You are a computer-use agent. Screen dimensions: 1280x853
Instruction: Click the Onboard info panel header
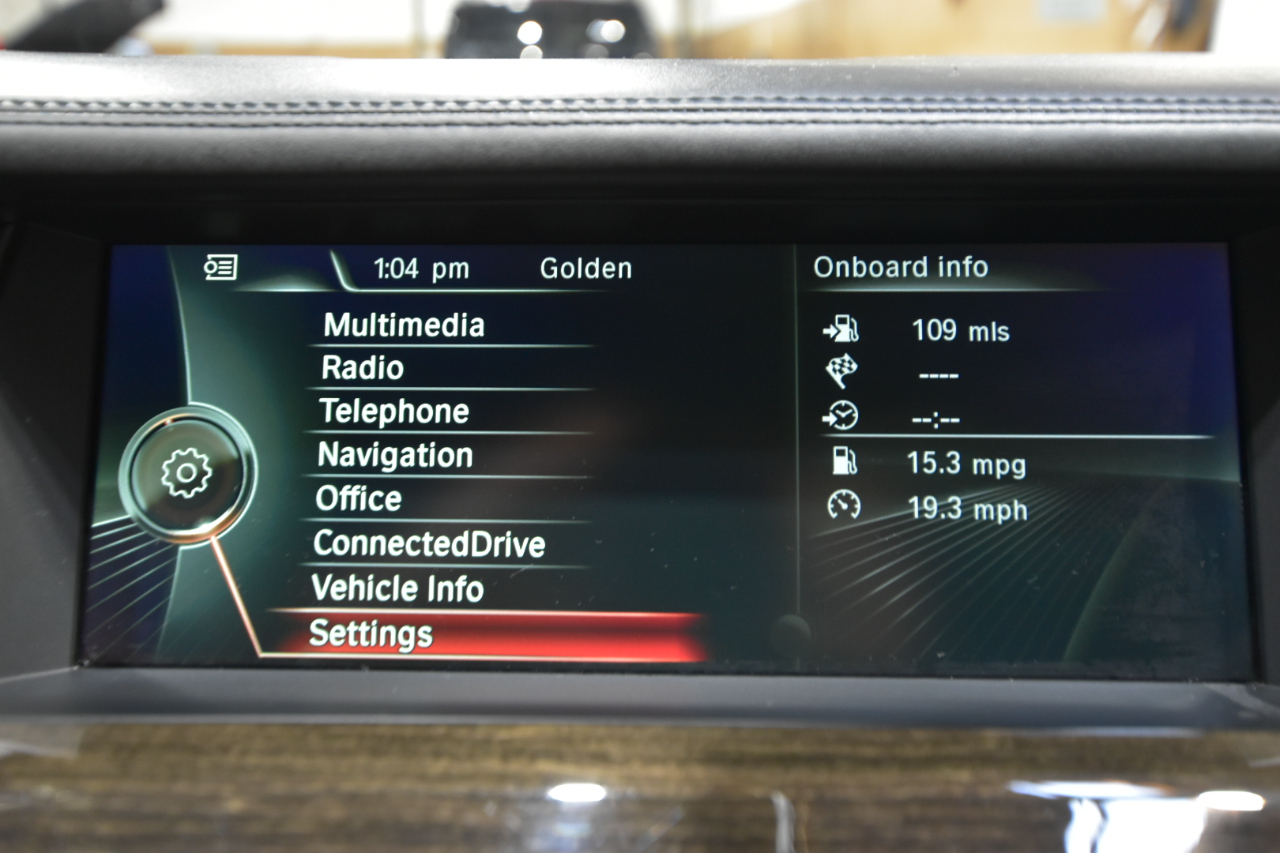(900, 267)
